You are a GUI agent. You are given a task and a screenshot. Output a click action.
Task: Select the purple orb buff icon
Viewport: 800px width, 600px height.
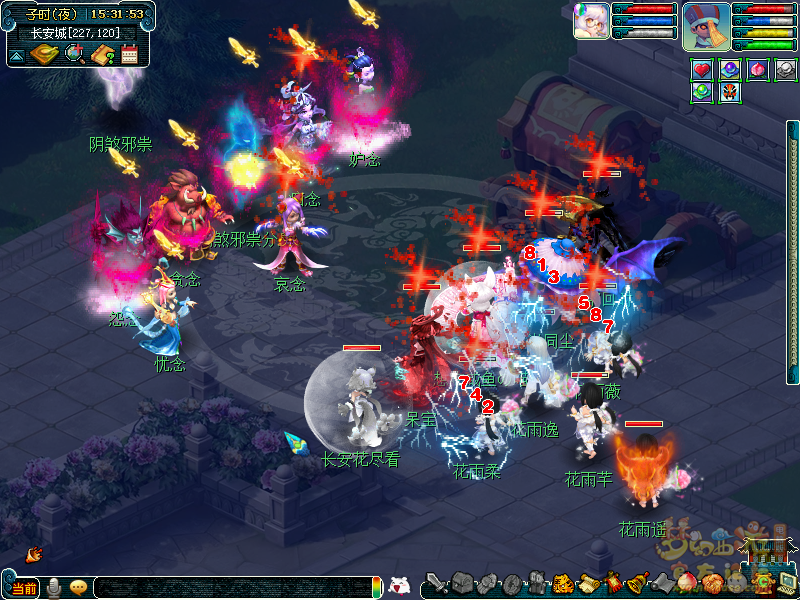pyautogui.click(x=730, y=70)
